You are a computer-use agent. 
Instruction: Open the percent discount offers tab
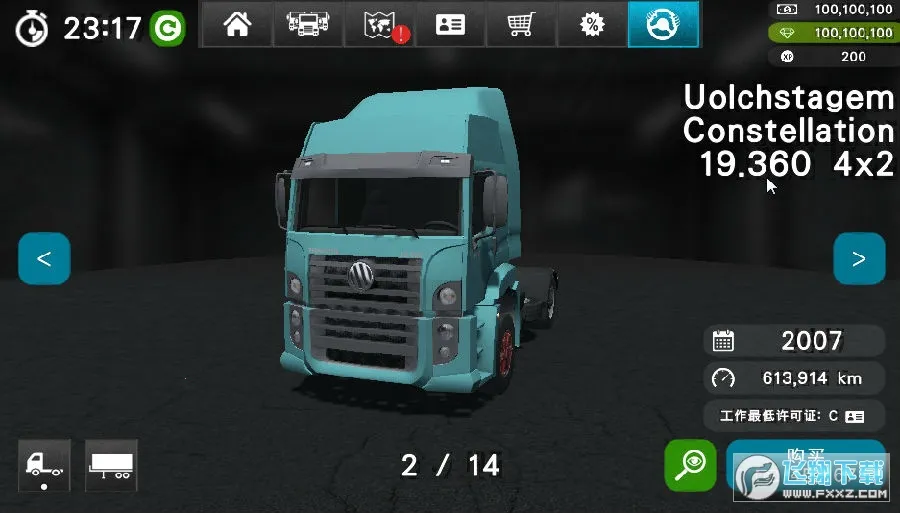point(592,25)
